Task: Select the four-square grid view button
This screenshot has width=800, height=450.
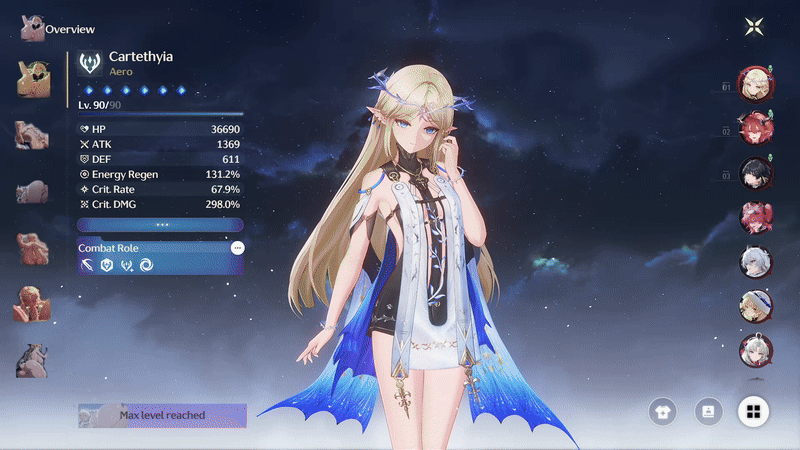Action: (x=754, y=410)
